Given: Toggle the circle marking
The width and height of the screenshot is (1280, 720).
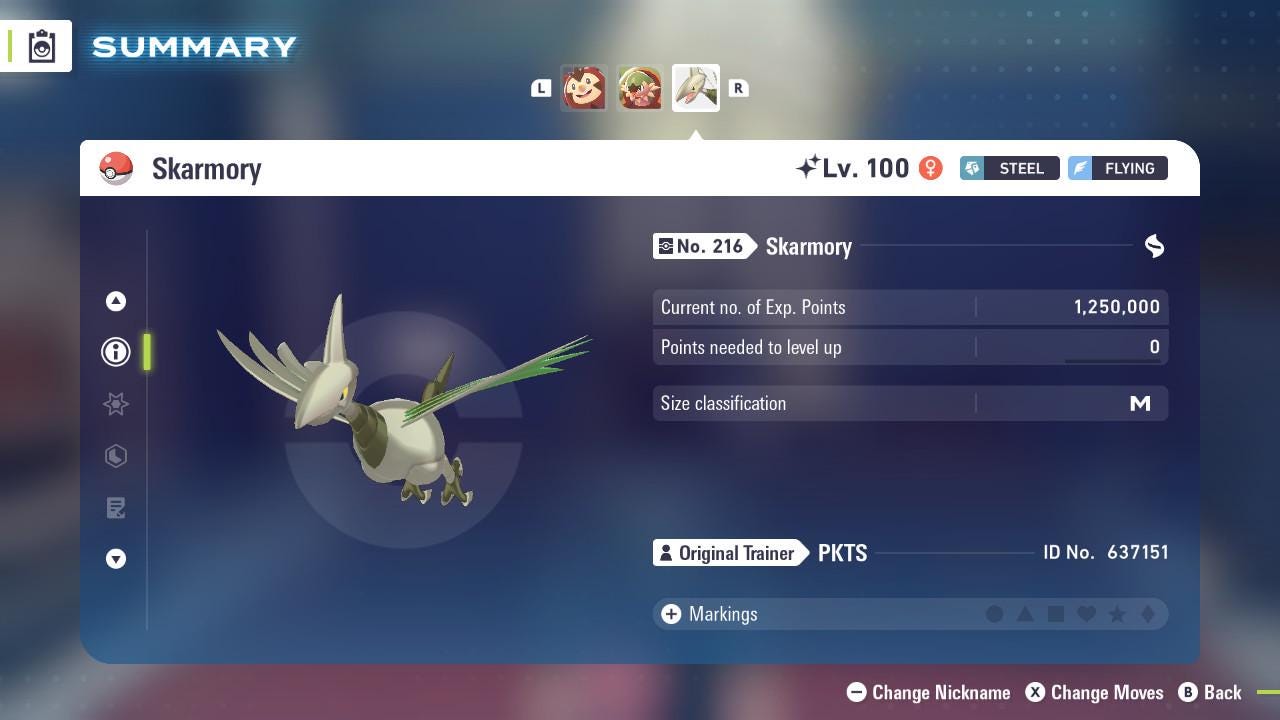Looking at the screenshot, I should [x=996, y=614].
